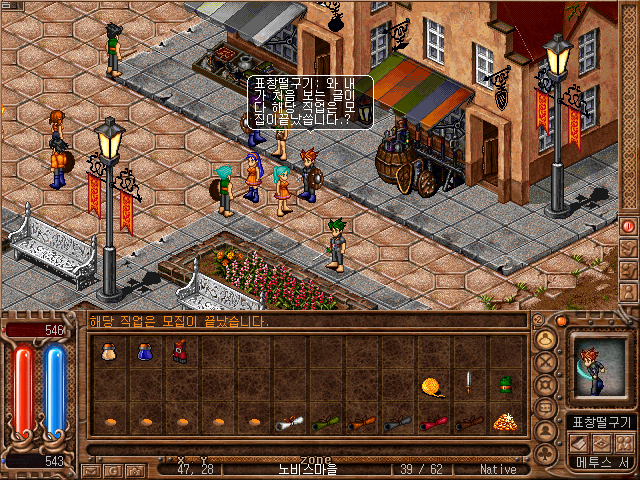640x480 pixels.
Task: Select the white rolled scroll item
Action: click(287, 422)
